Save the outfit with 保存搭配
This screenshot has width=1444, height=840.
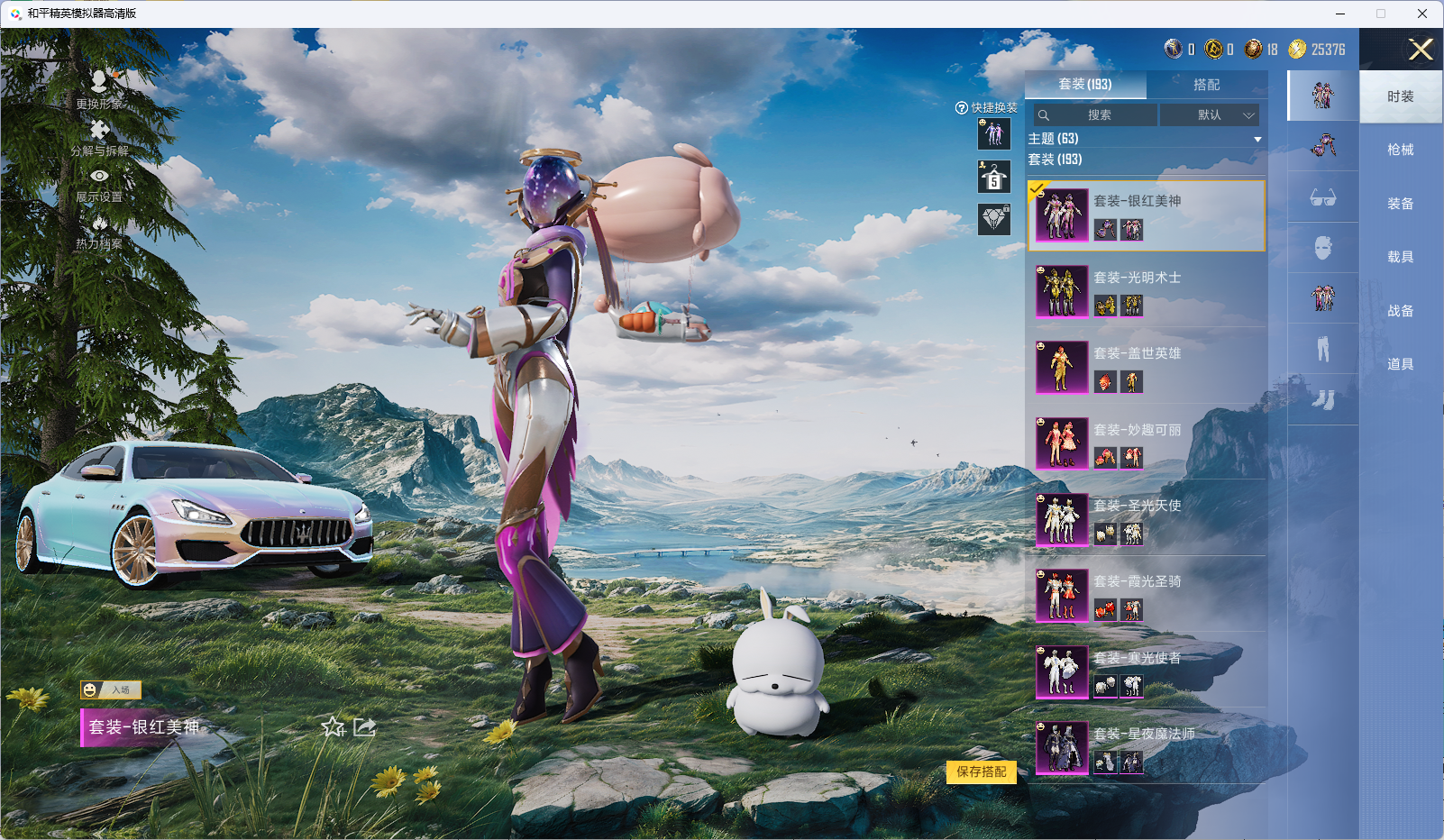pos(981,772)
